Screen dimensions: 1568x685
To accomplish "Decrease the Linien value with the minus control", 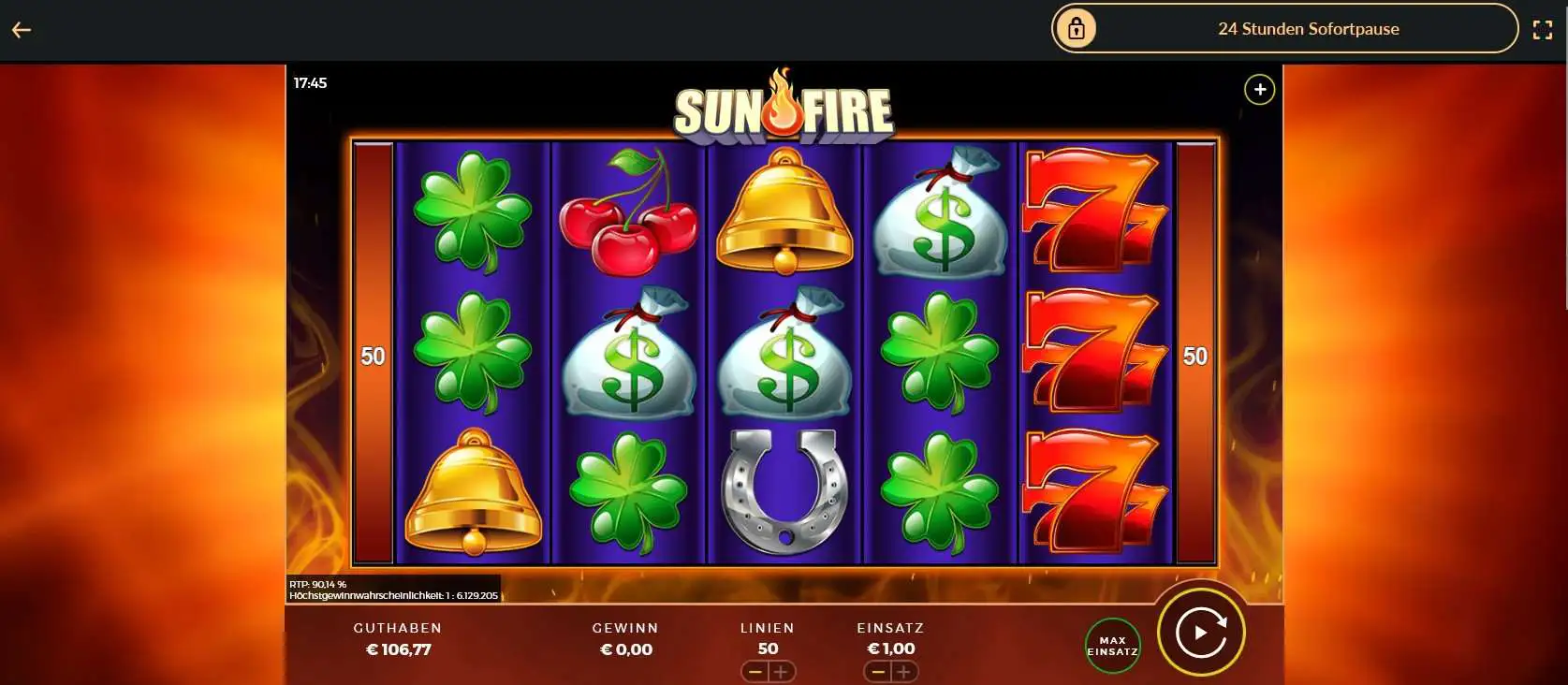I will (755, 672).
